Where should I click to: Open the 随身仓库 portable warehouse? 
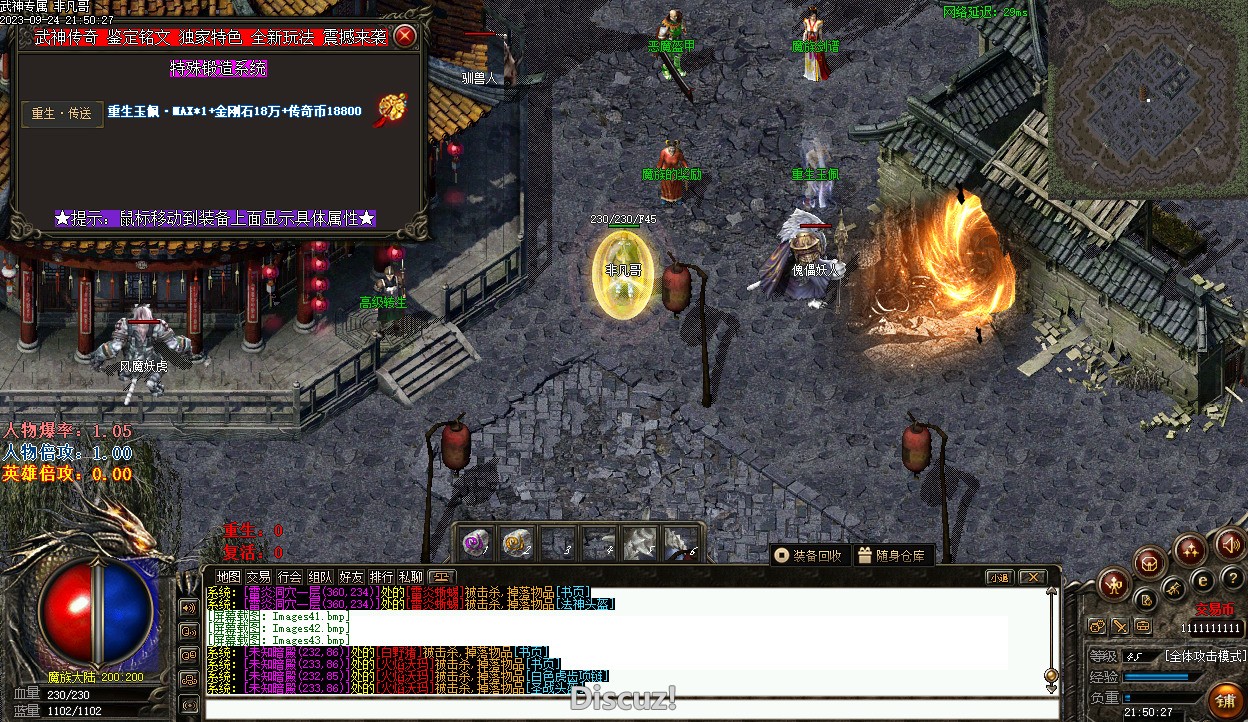click(x=891, y=555)
